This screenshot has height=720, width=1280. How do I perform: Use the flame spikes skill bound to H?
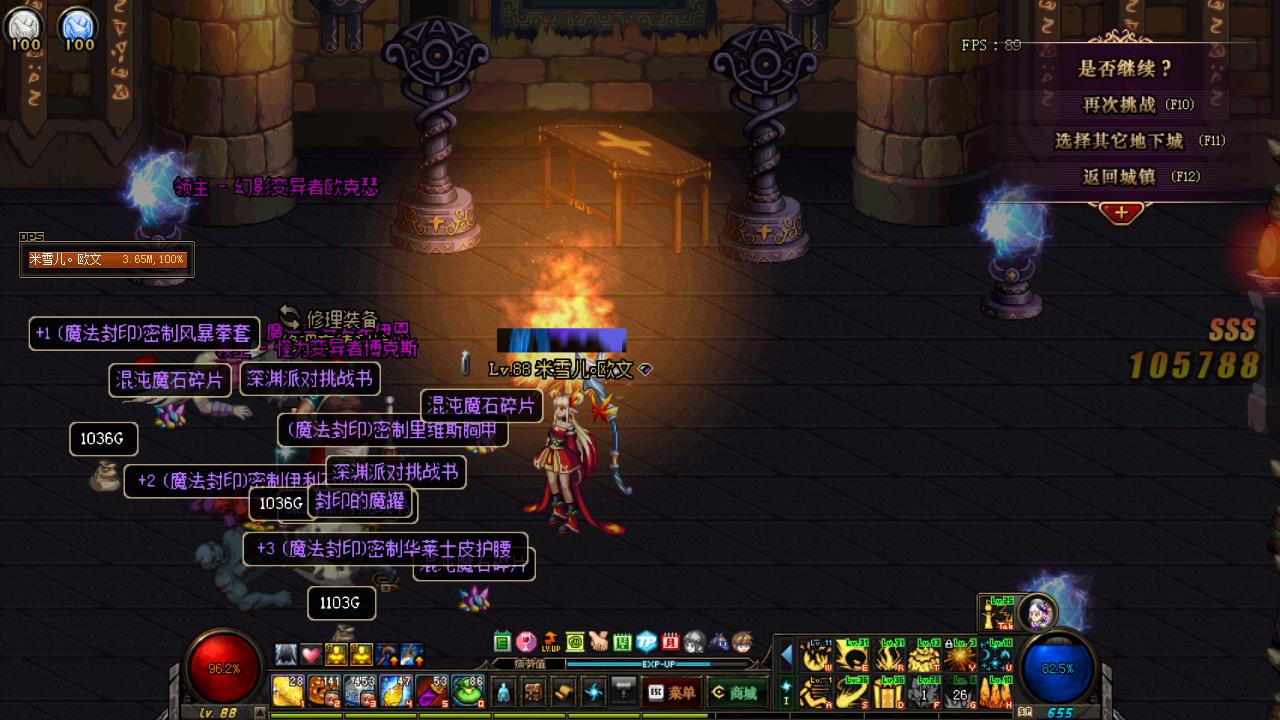[x=994, y=692]
